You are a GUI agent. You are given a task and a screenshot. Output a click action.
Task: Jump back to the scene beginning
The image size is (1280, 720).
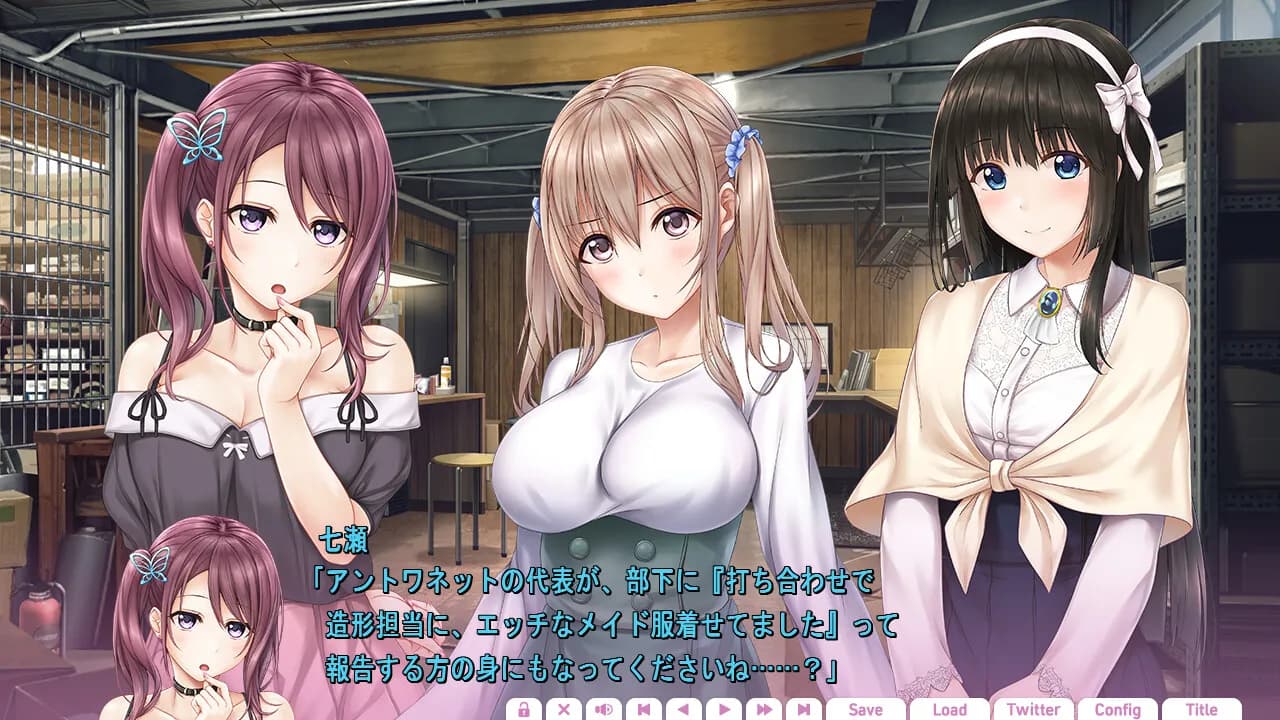point(645,708)
